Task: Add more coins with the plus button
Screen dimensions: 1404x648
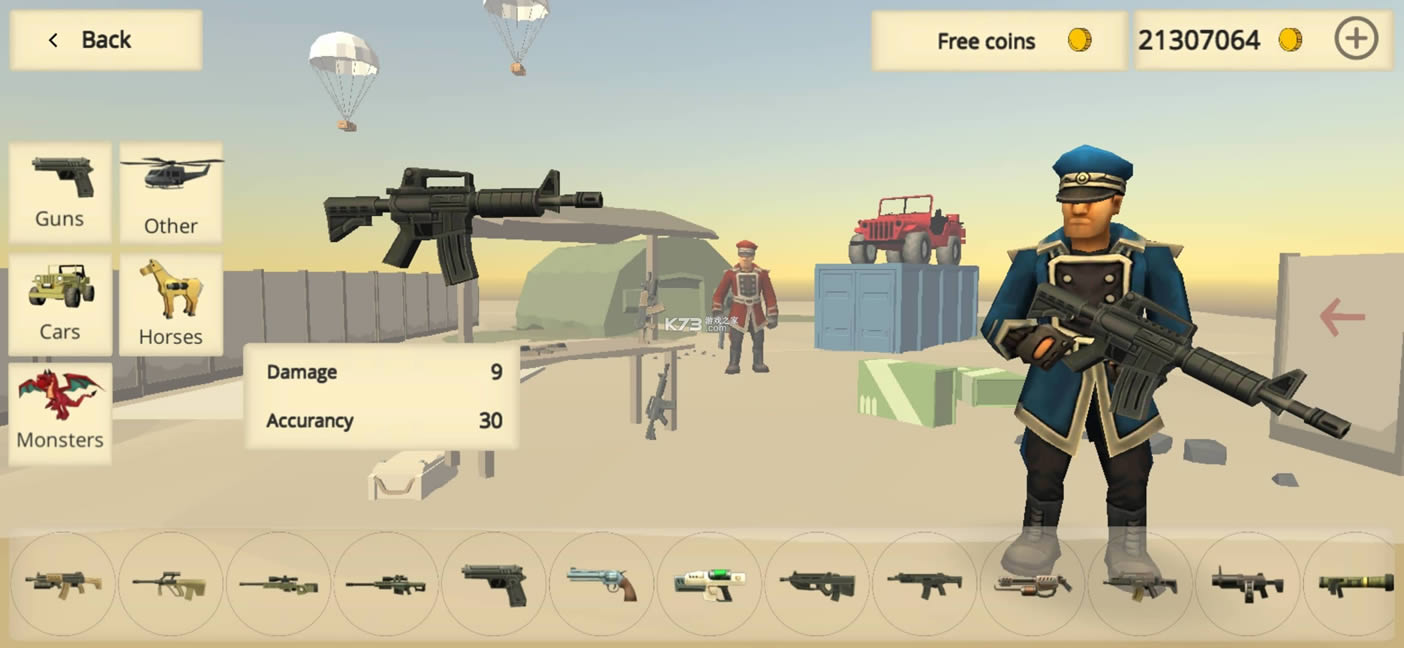Action: (1356, 40)
